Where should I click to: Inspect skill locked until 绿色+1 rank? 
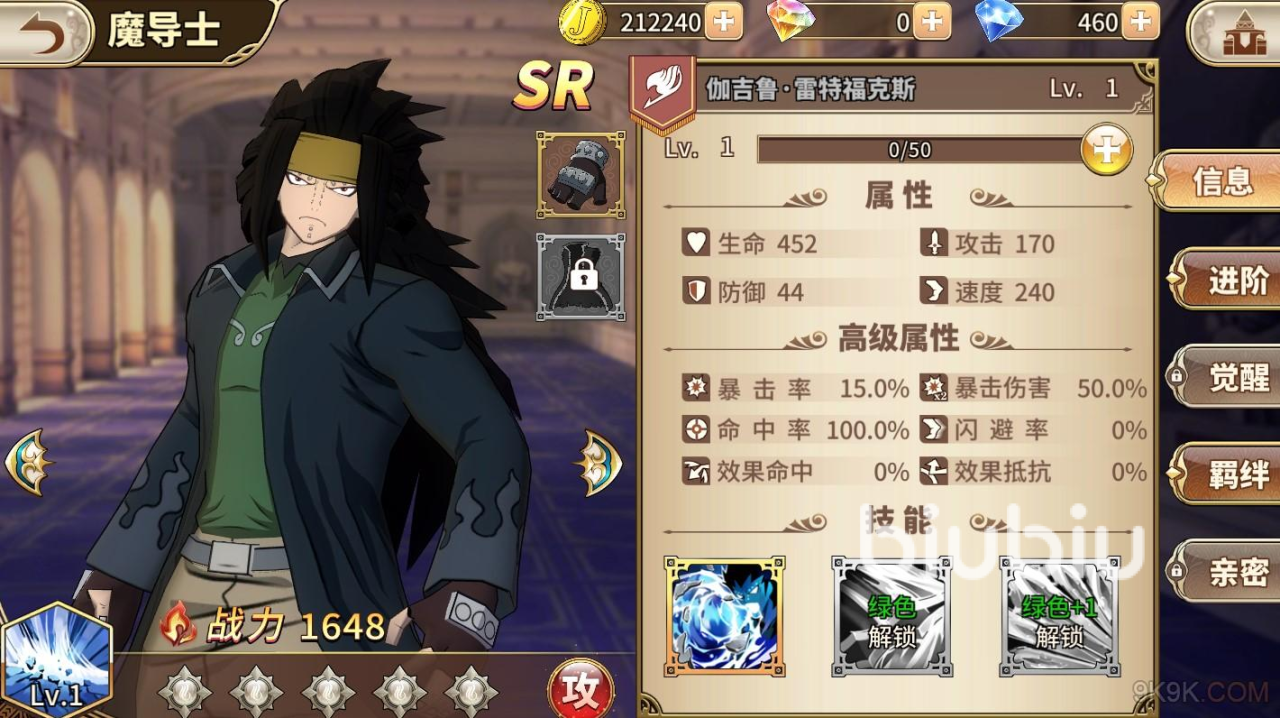click(x=1060, y=617)
